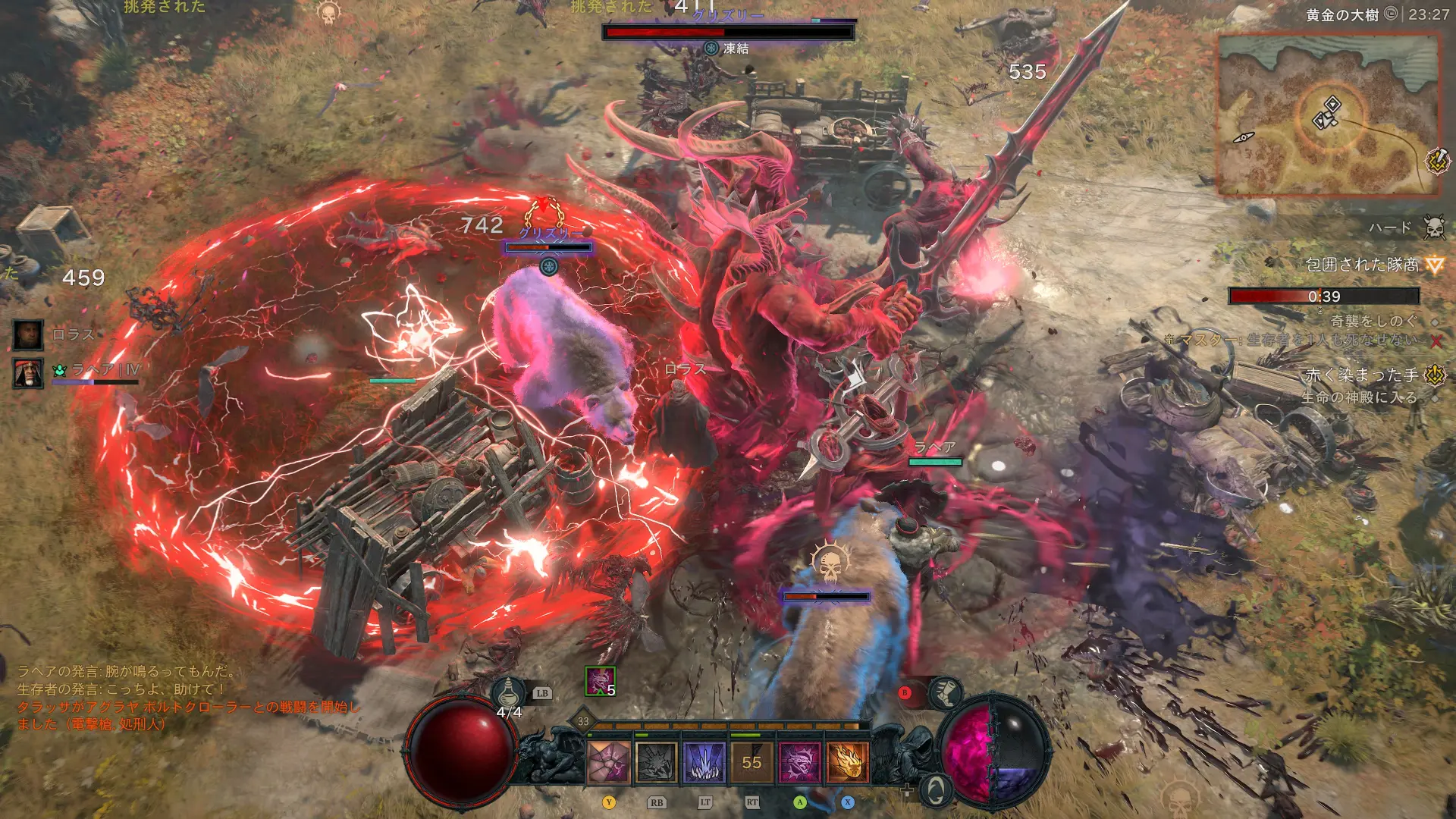Select the ハード difficulty skull icon
1456x819 pixels.
pos(1433,227)
